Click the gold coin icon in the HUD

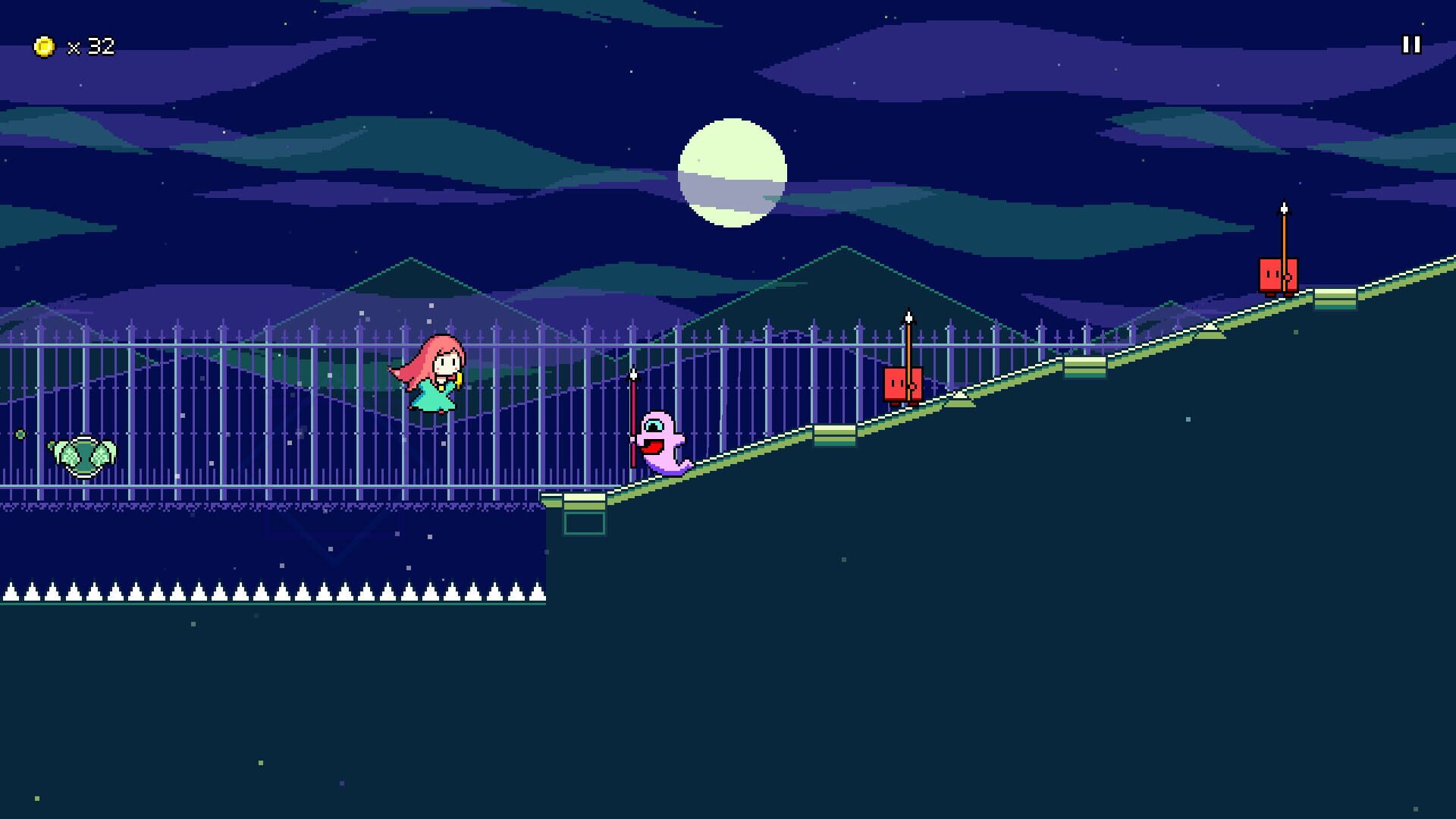43,46
